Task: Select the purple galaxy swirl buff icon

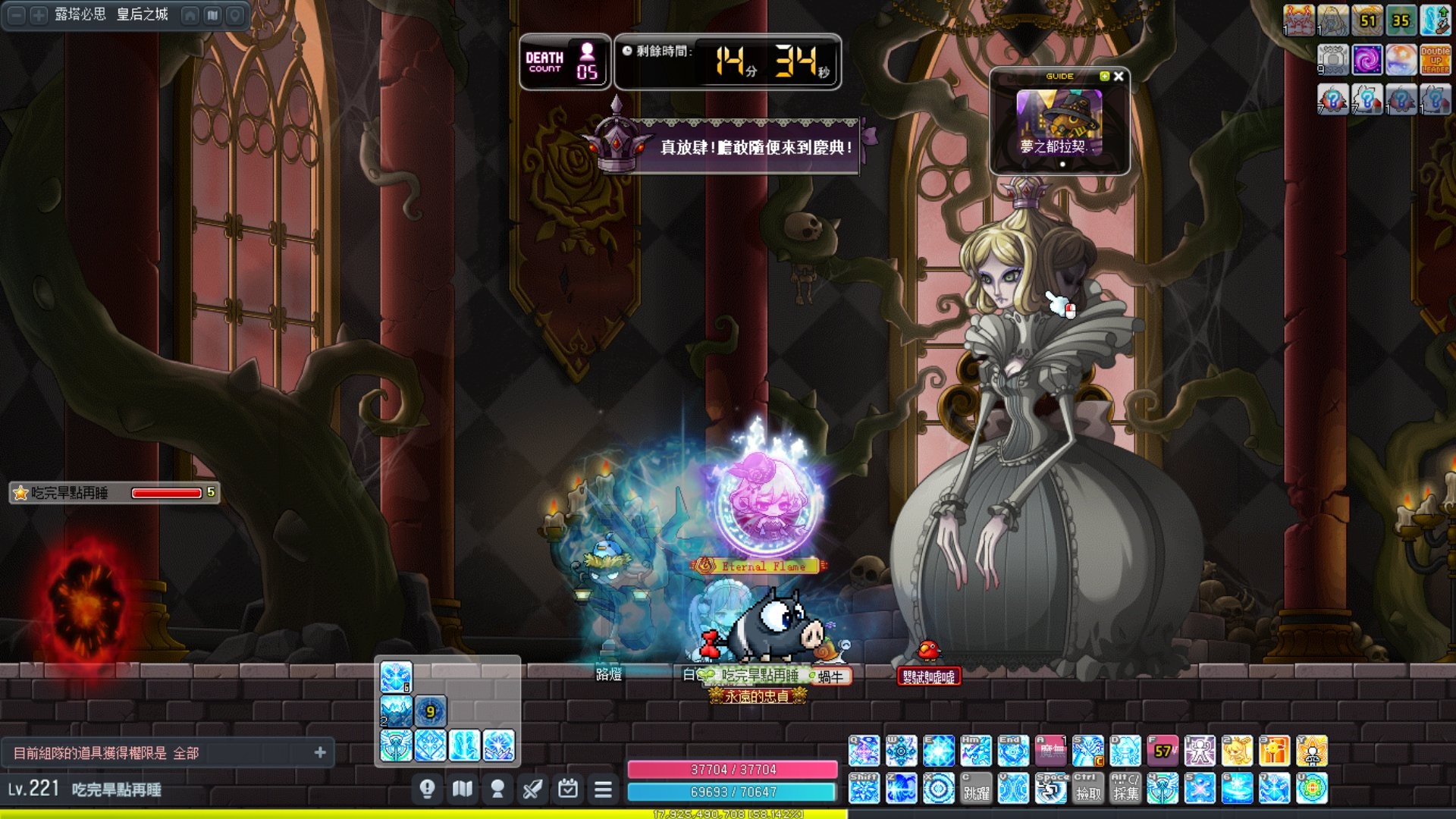Action: tap(1367, 59)
